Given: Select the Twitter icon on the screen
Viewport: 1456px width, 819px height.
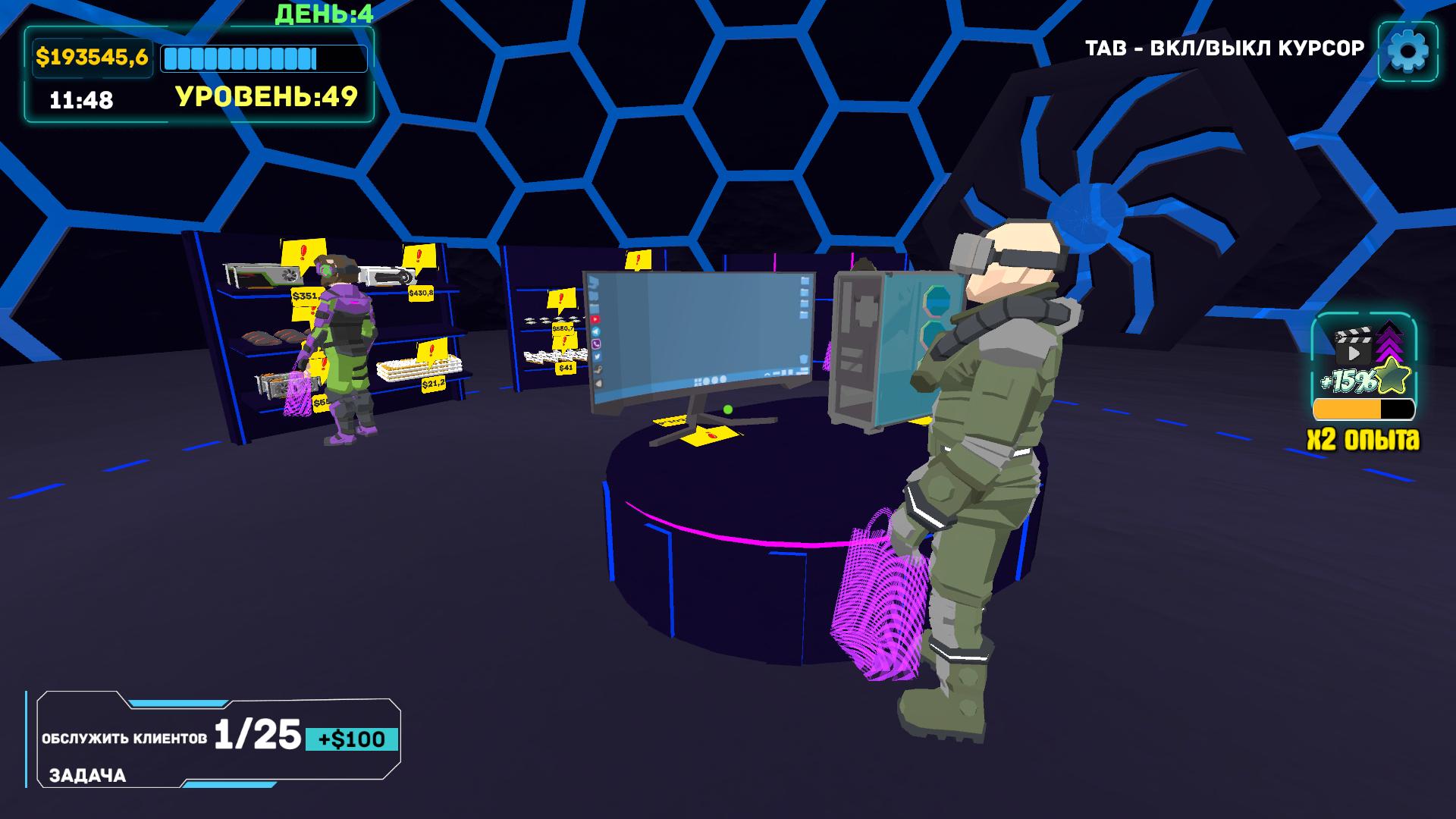Looking at the screenshot, I should click(597, 357).
